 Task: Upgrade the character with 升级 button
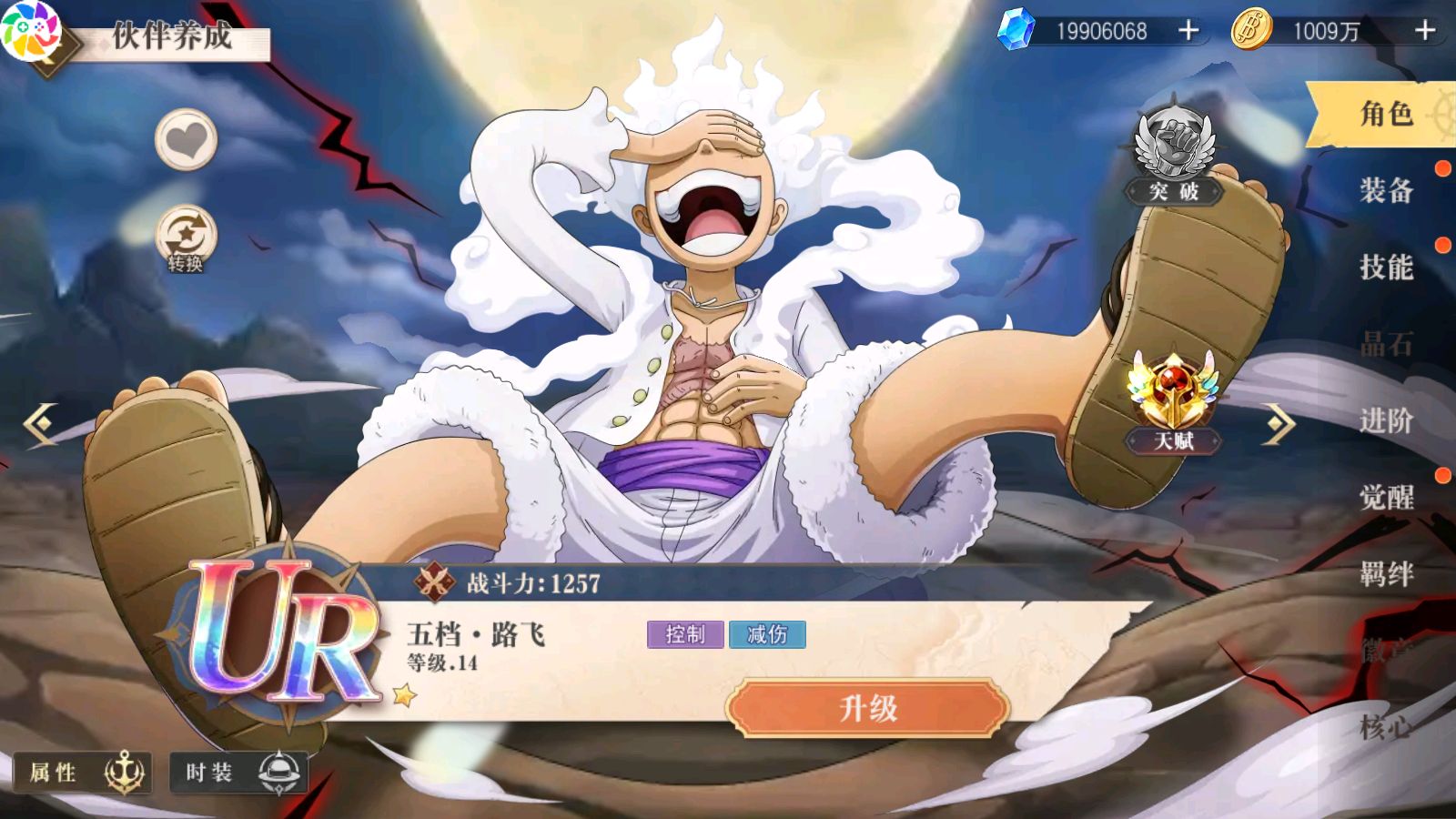[867, 708]
